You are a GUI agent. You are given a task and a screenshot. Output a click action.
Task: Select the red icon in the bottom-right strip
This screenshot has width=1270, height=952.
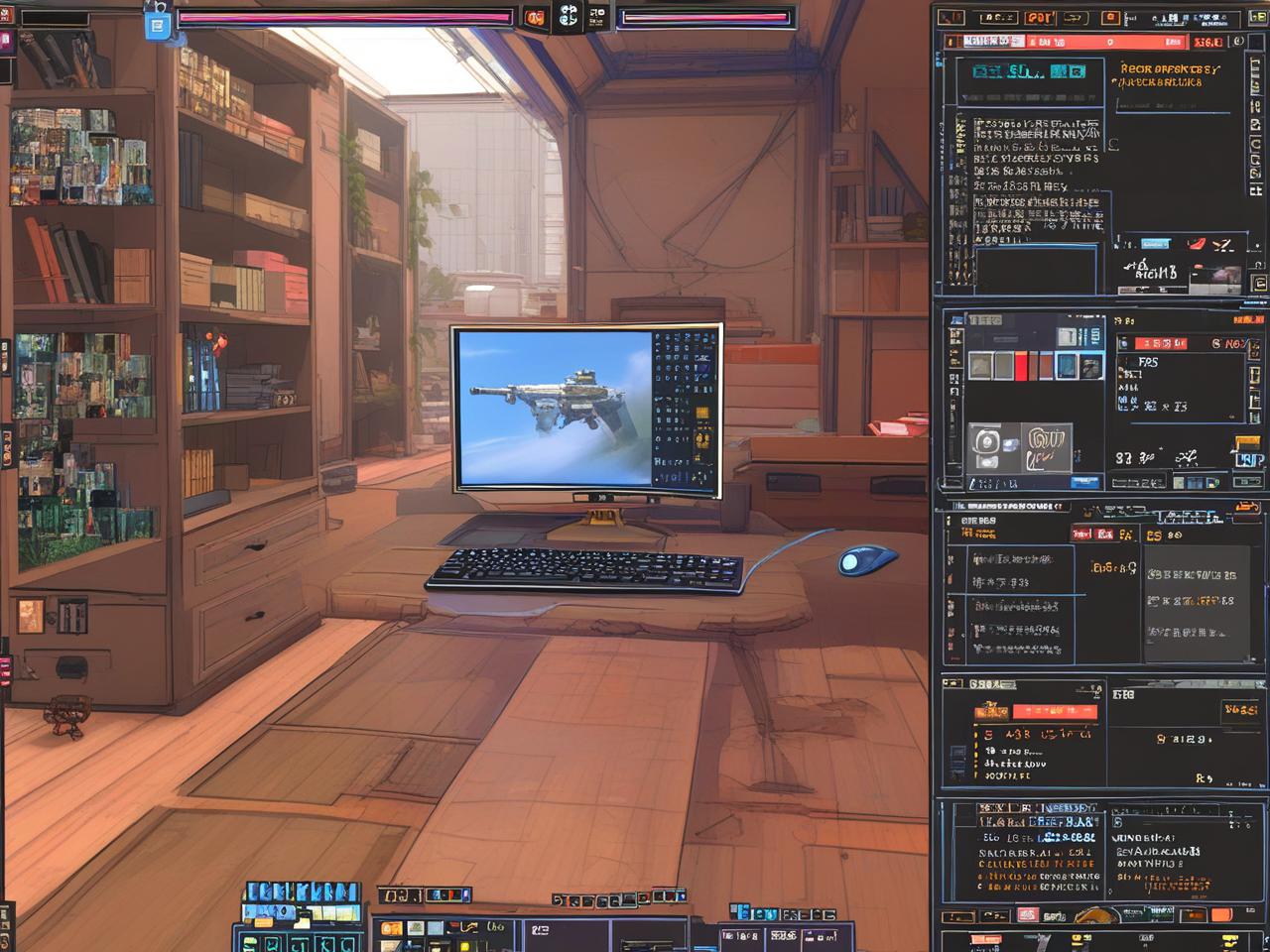[1027, 914]
